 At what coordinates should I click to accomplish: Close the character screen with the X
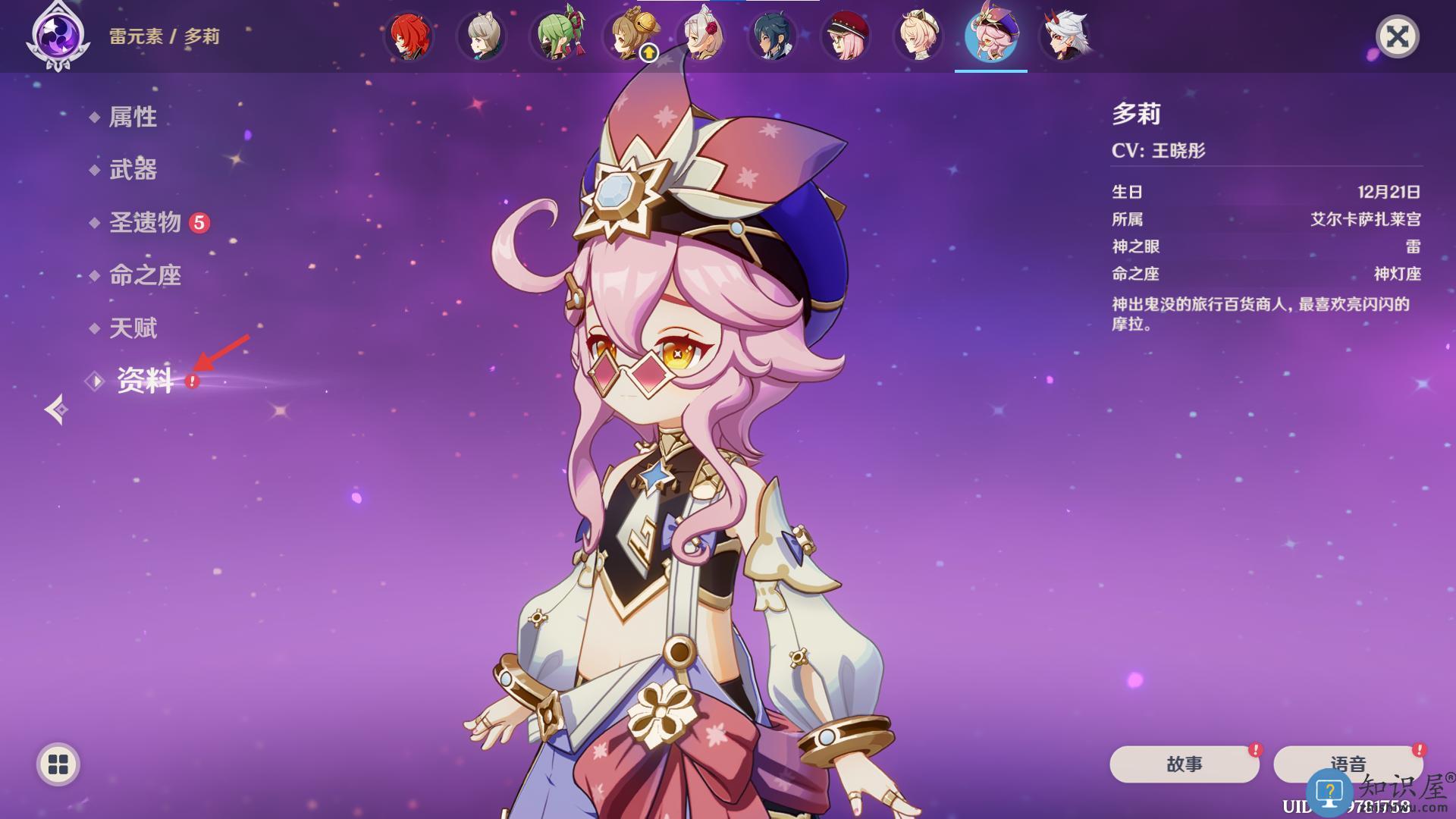(x=1397, y=36)
